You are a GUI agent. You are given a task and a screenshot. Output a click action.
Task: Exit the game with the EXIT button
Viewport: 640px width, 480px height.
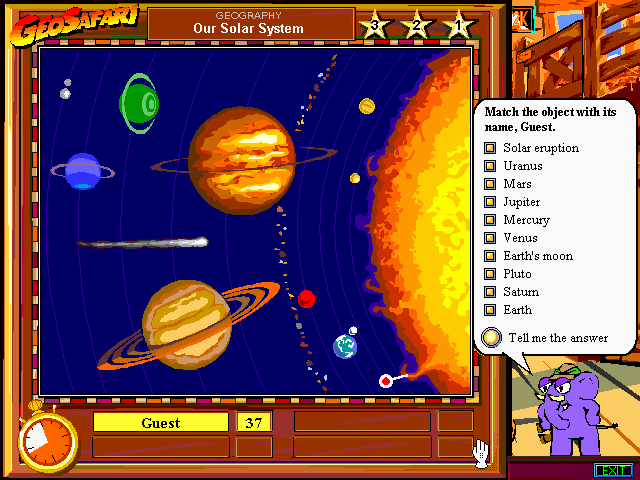point(612,470)
